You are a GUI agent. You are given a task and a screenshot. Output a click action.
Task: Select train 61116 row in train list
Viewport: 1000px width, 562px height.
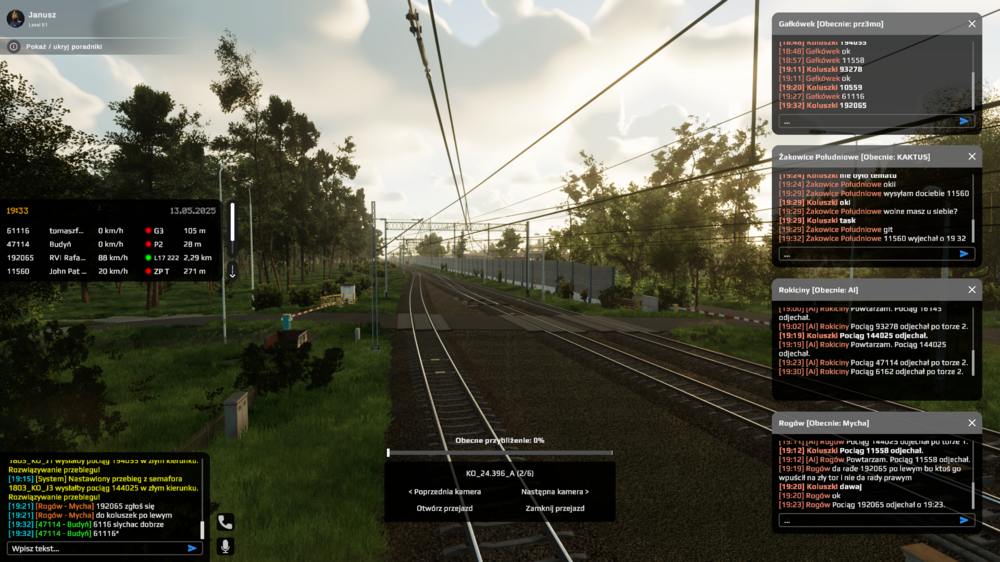click(108, 231)
